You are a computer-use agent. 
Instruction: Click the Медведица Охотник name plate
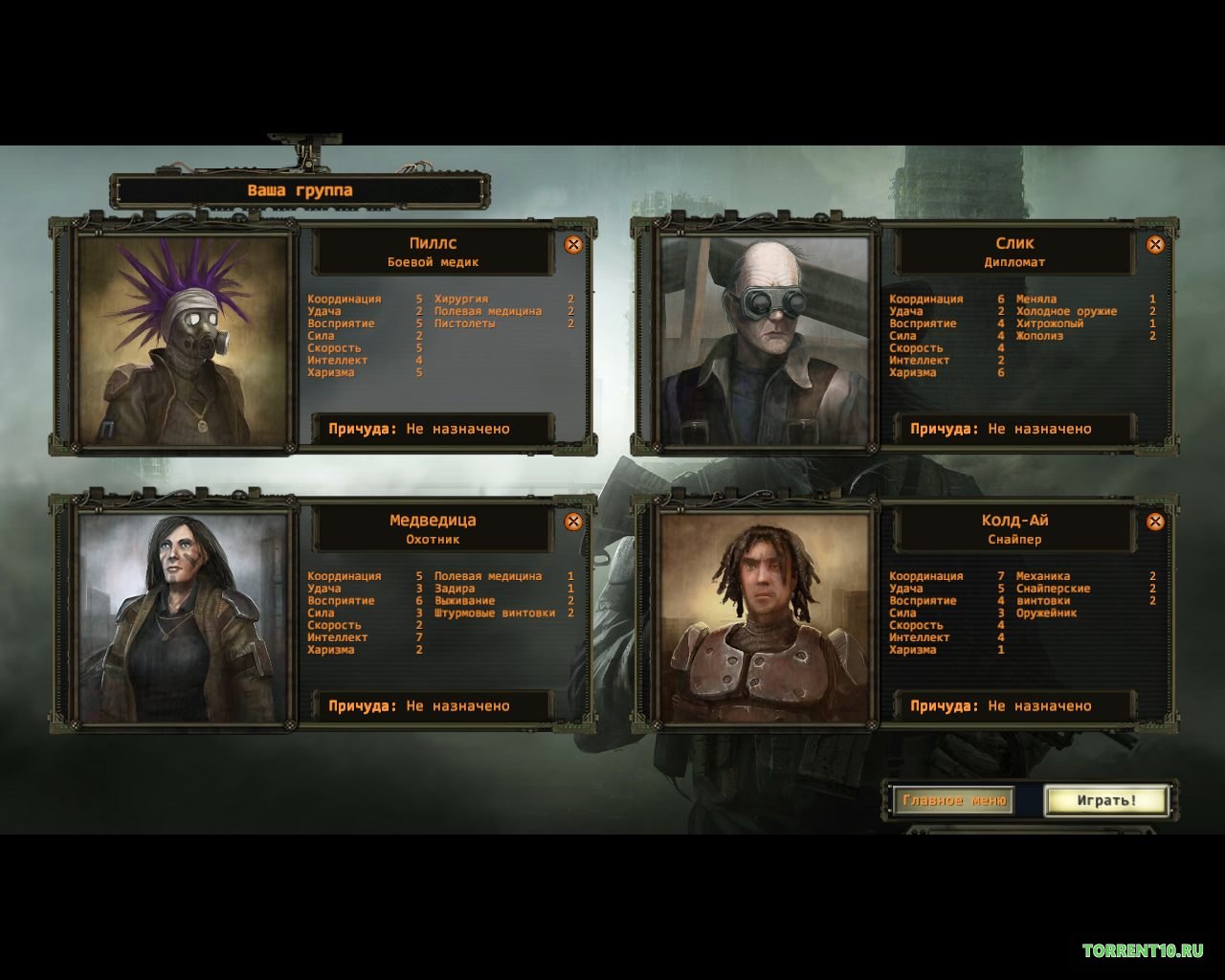(433, 529)
